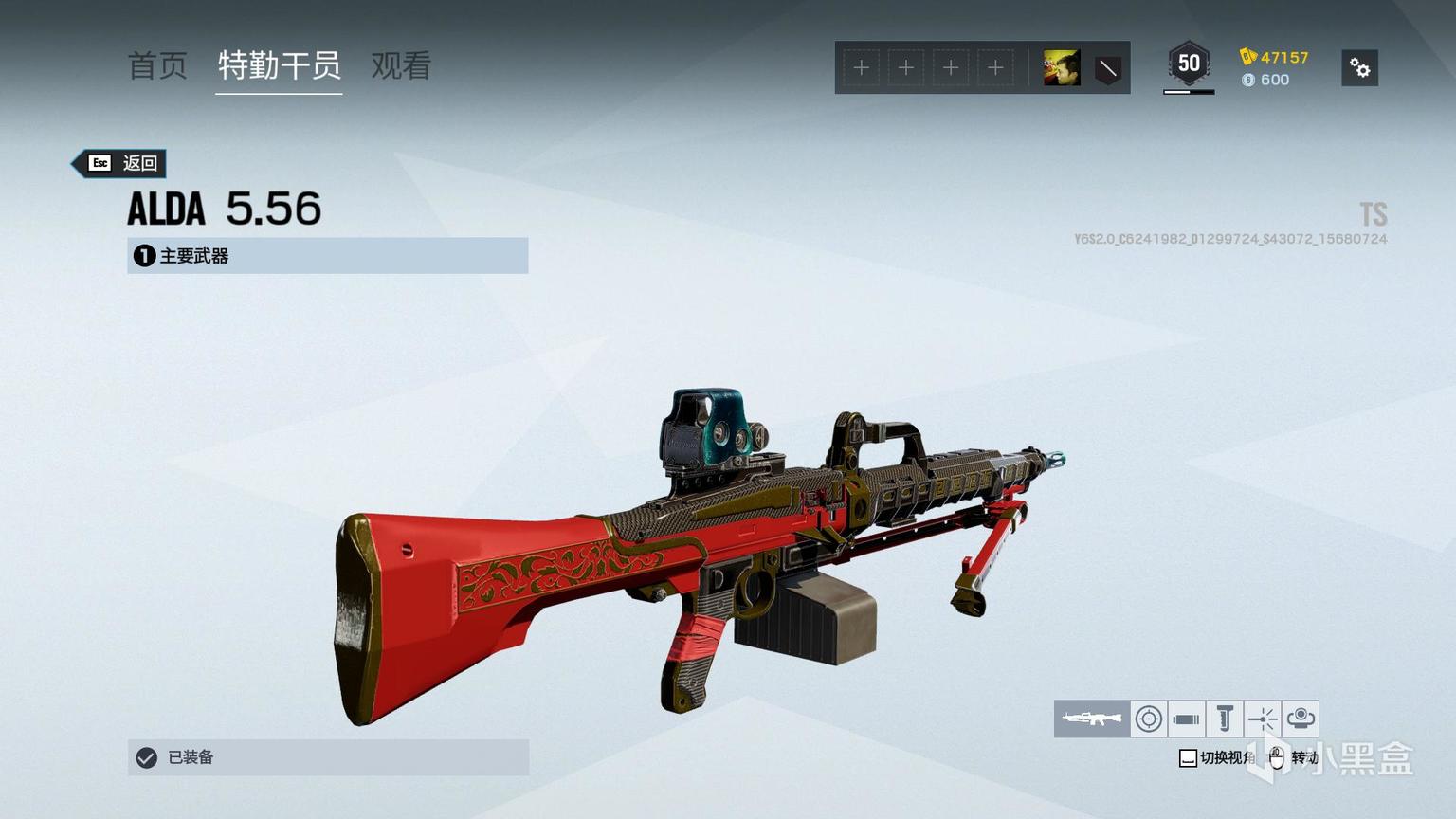This screenshot has width=1456, height=819.
Task: Choose the sight attachment crosshair icon
Action: pos(1149,719)
